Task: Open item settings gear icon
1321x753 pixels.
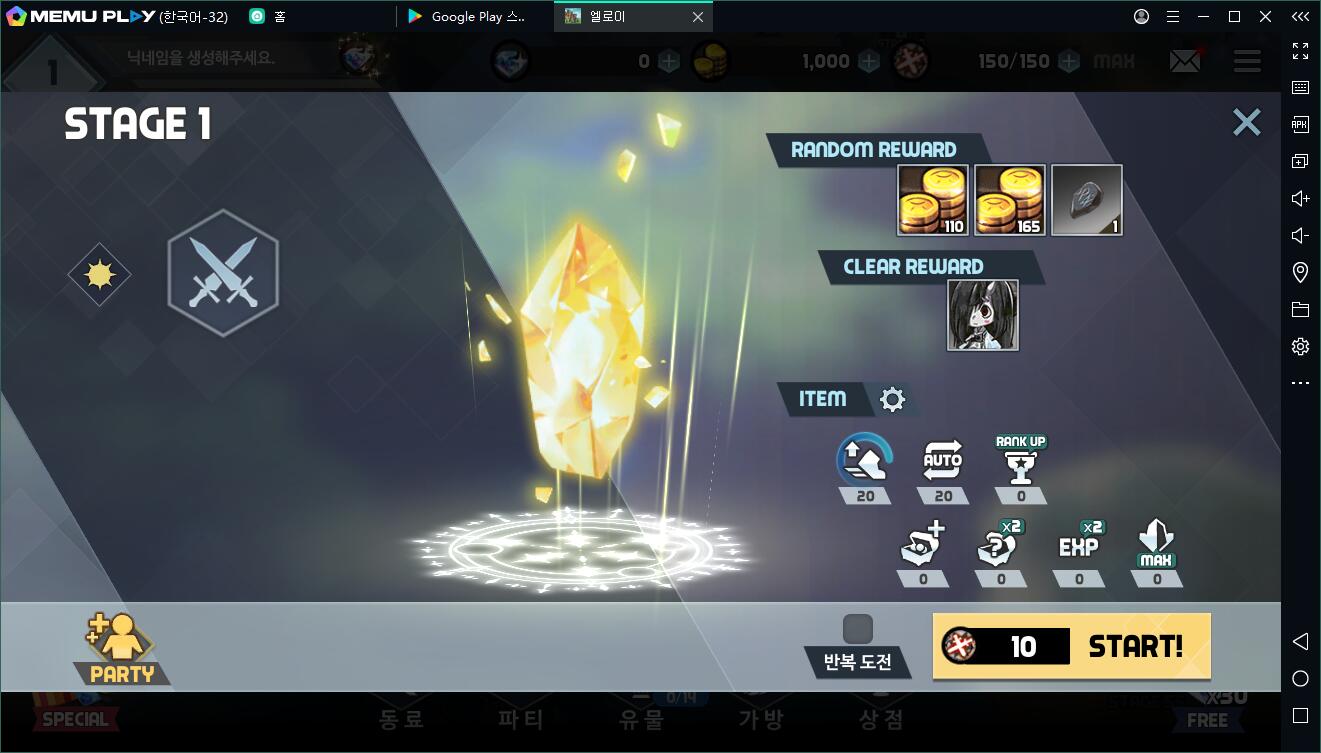Action: pyautogui.click(x=892, y=400)
